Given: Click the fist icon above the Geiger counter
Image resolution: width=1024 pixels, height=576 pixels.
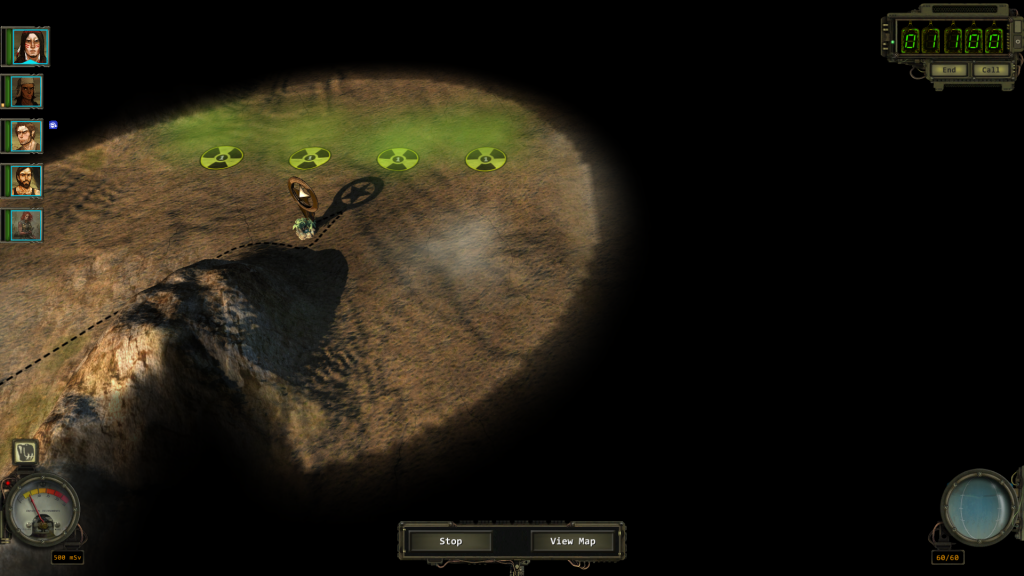Looking at the screenshot, I should click(x=26, y=453).
